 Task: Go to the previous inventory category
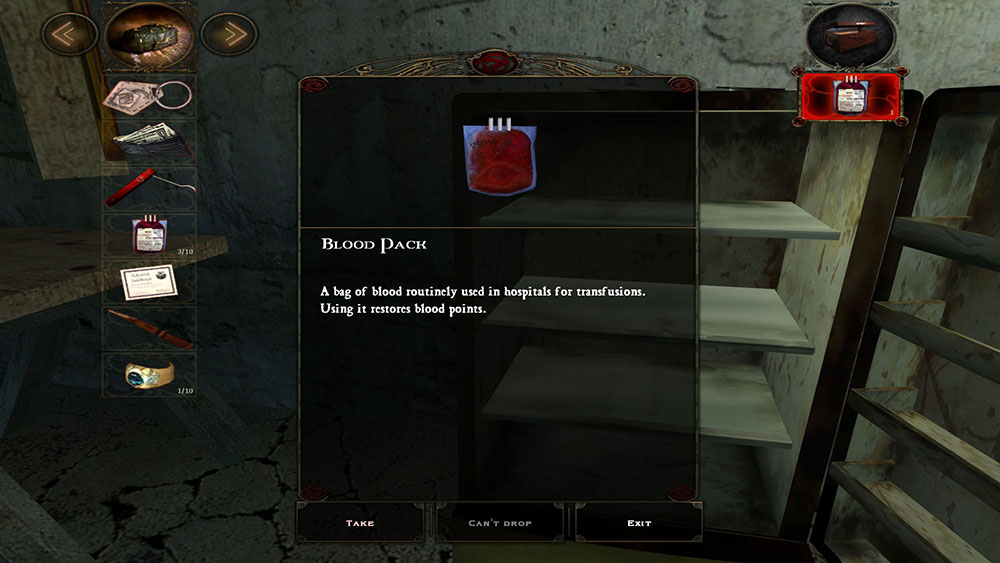pos(69,35)
